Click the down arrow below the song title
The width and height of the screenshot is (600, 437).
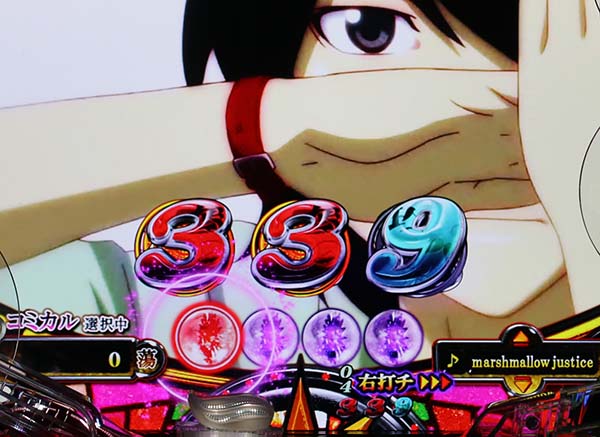pos(520,385)
